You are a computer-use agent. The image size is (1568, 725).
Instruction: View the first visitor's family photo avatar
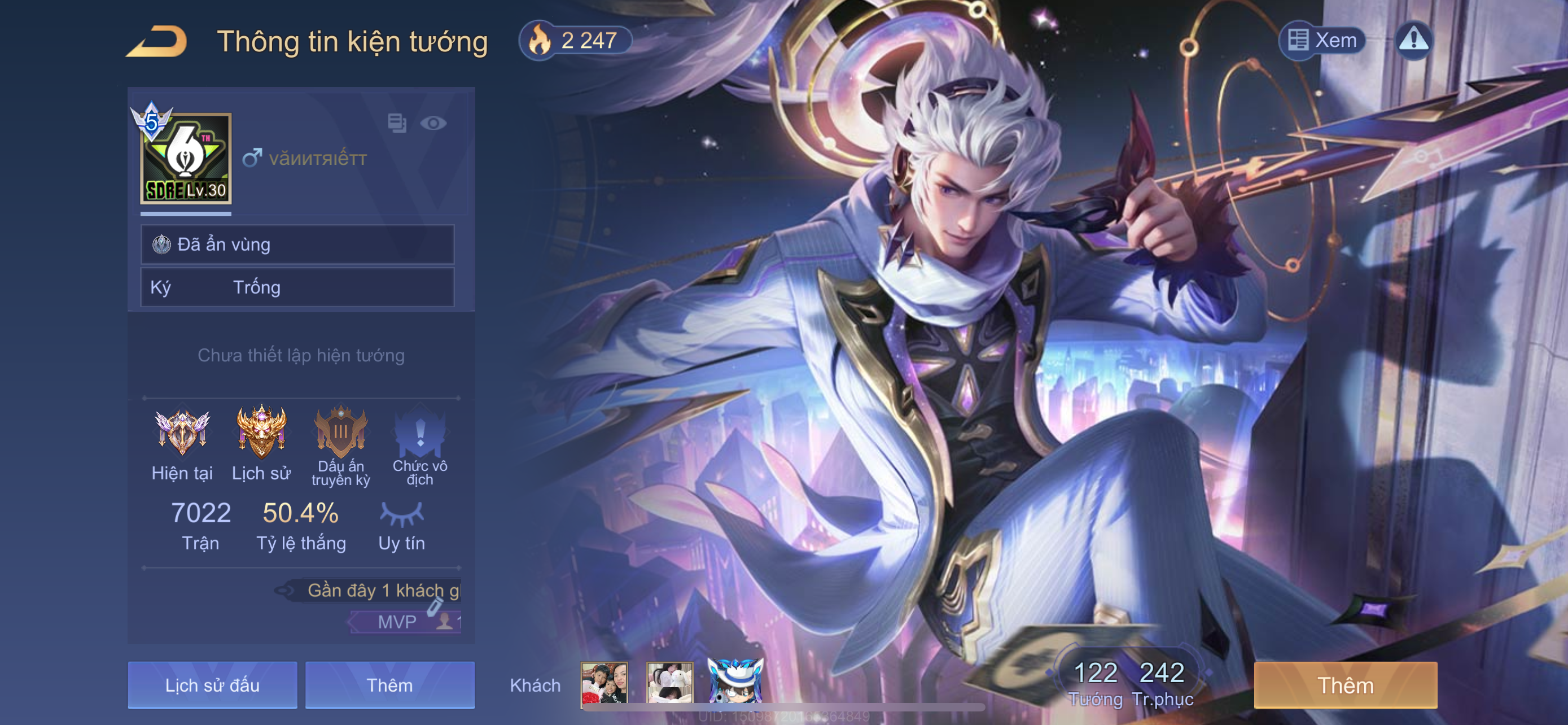pyautogui.click(x=604, y=683)
